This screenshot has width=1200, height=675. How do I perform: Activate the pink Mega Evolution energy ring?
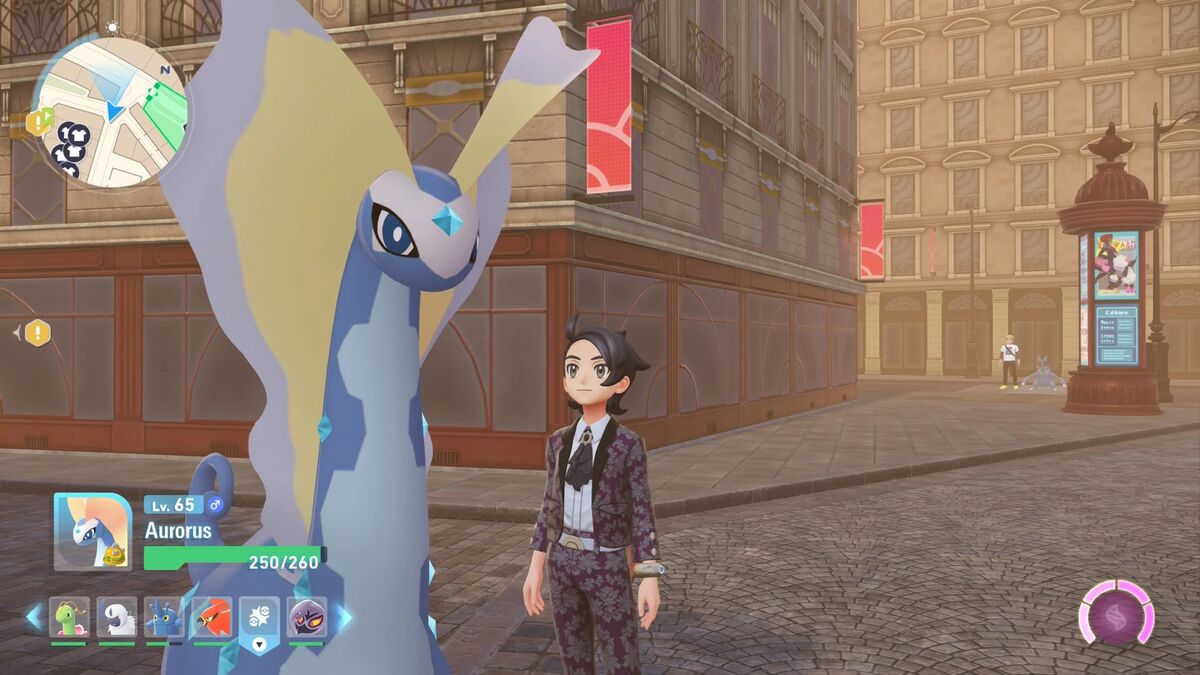click(x=1116, y=611)
